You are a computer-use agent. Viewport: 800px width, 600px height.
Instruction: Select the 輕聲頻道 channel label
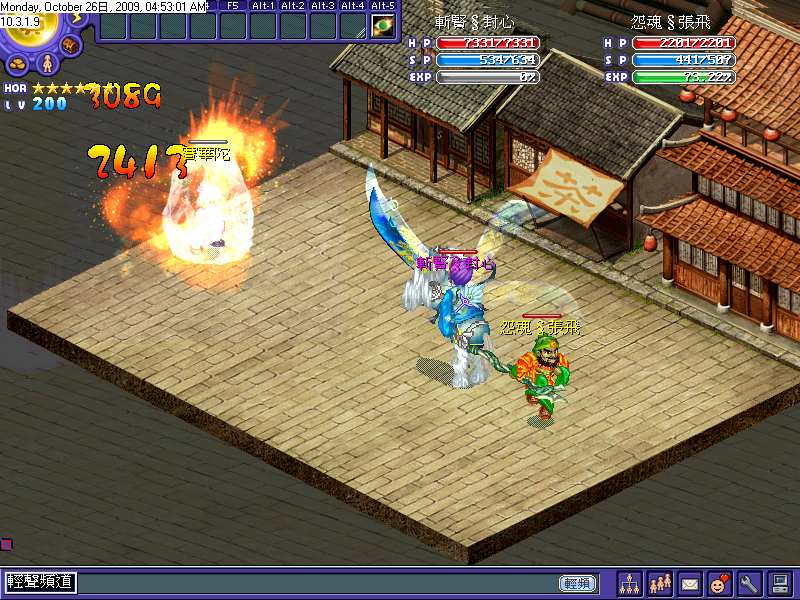pyautogui.click(x=42, y=582)
